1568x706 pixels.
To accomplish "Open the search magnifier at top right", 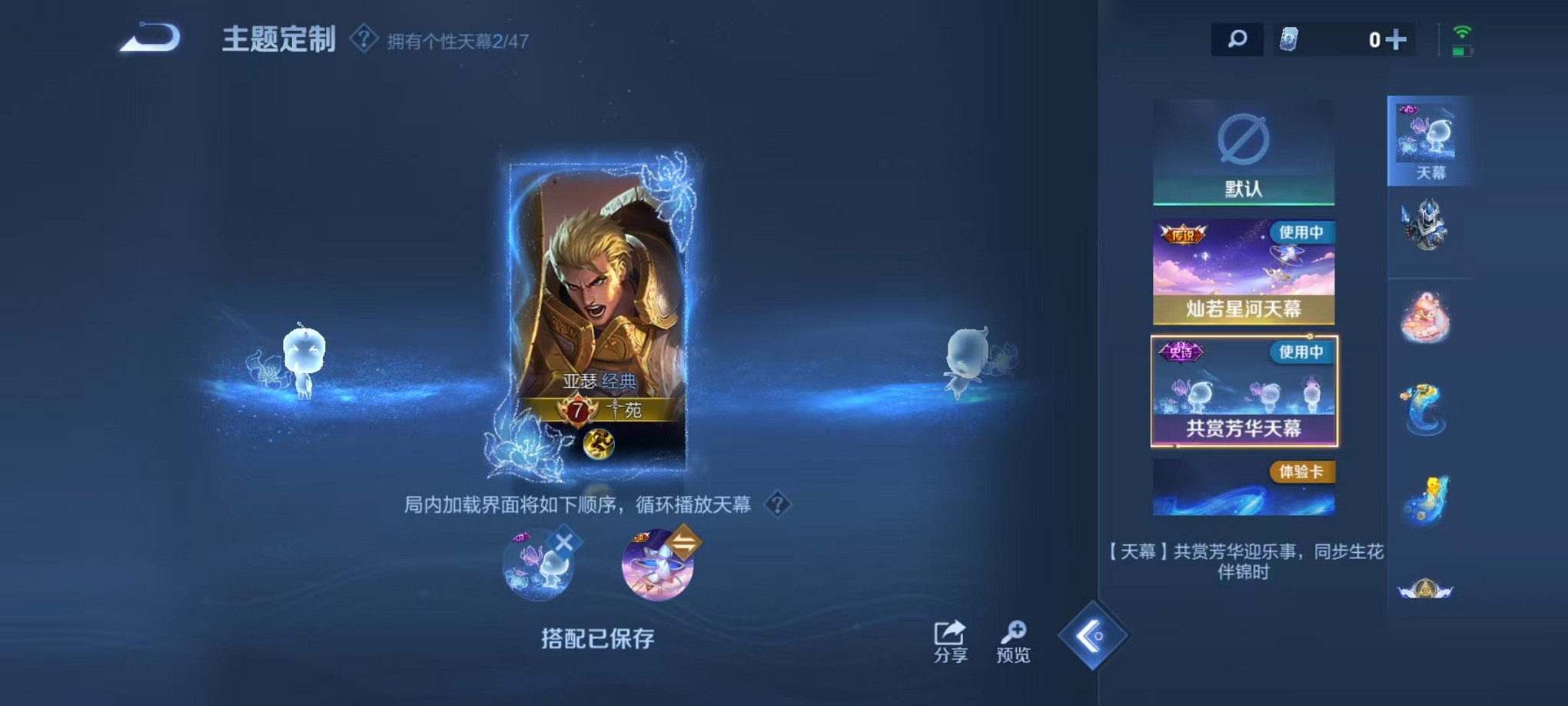I will click(x=1237, y=37).
